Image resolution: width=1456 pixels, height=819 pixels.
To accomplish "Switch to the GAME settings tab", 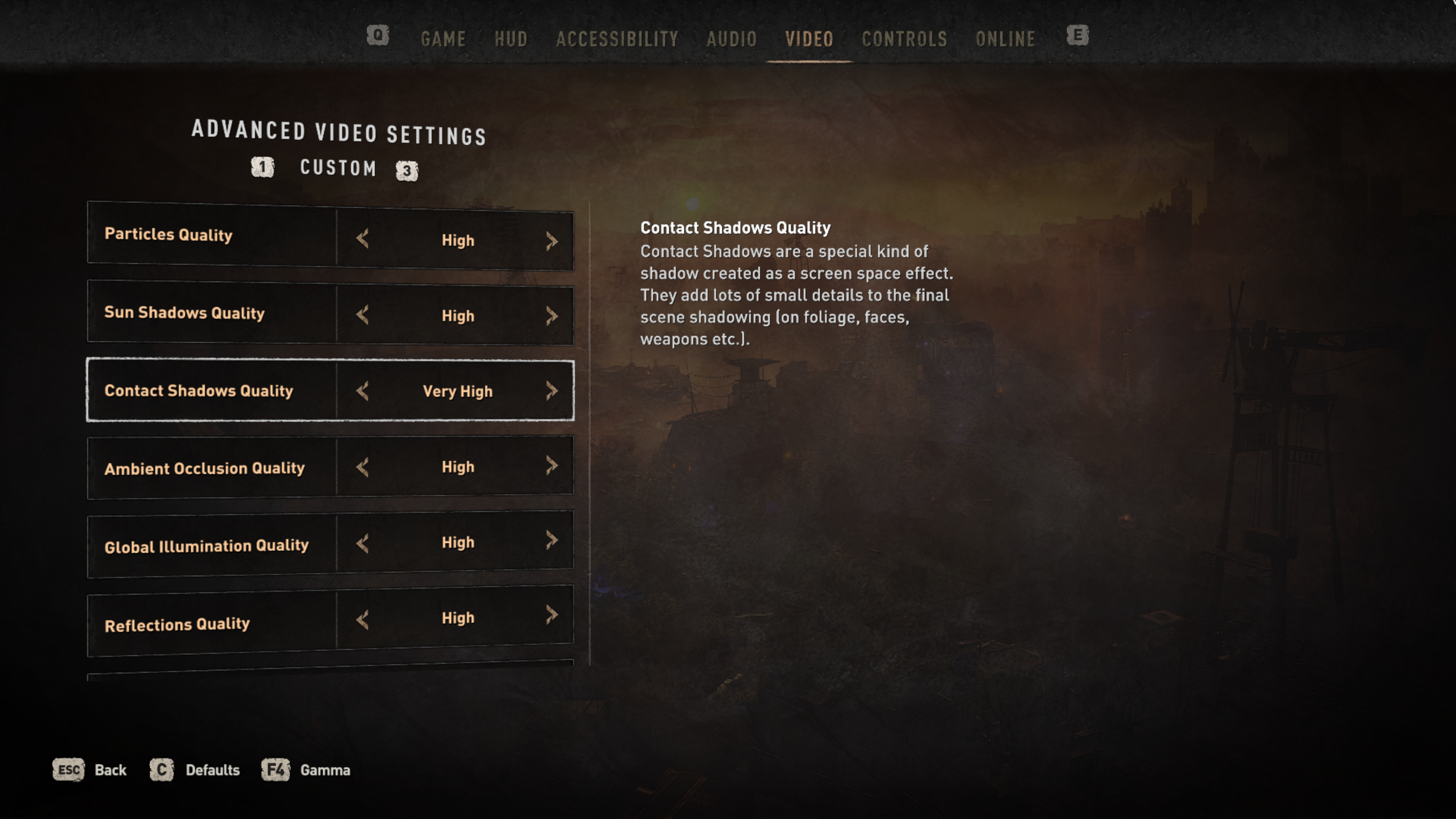I will click(443, 39).
